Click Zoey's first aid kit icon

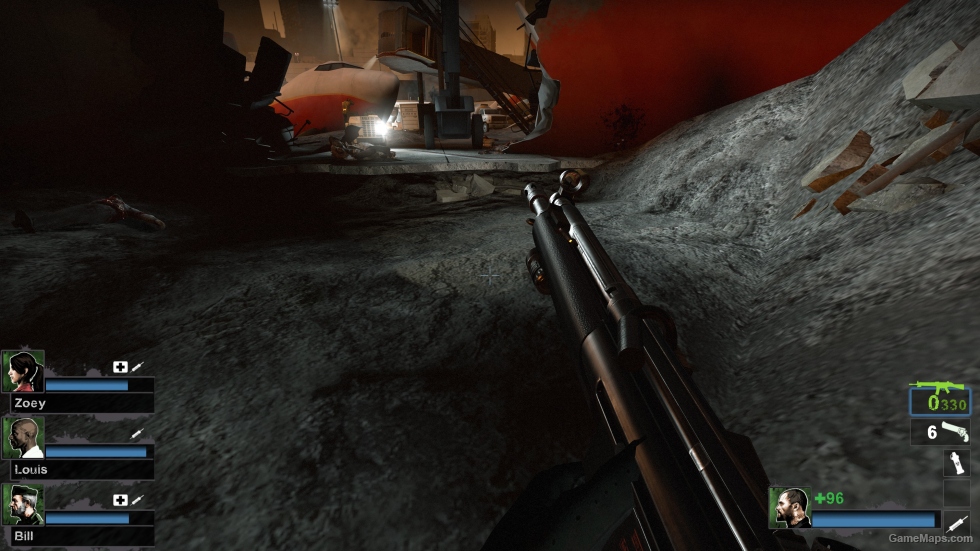coord(120,367)
